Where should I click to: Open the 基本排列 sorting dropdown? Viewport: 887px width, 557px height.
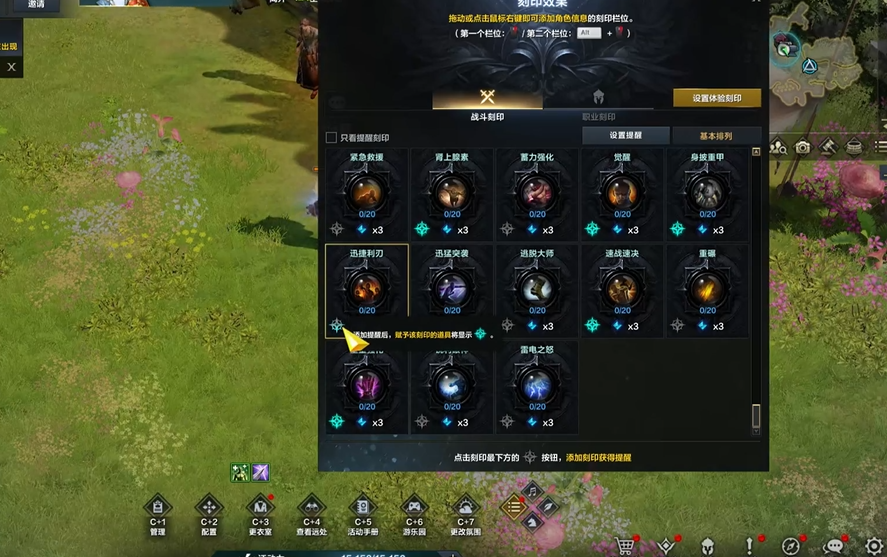716,136
